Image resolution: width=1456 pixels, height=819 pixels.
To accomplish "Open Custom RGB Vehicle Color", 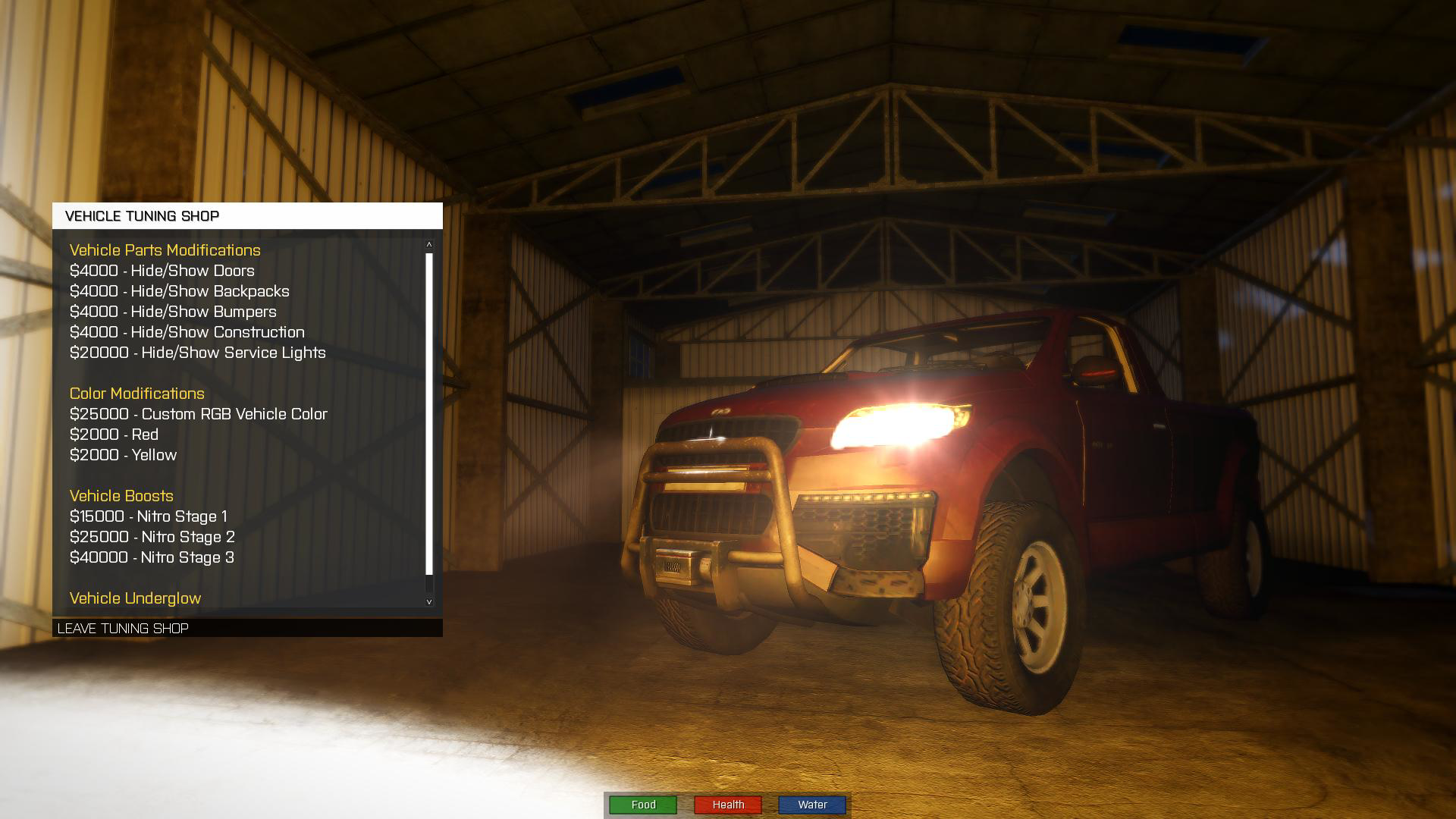I will 198,414.
